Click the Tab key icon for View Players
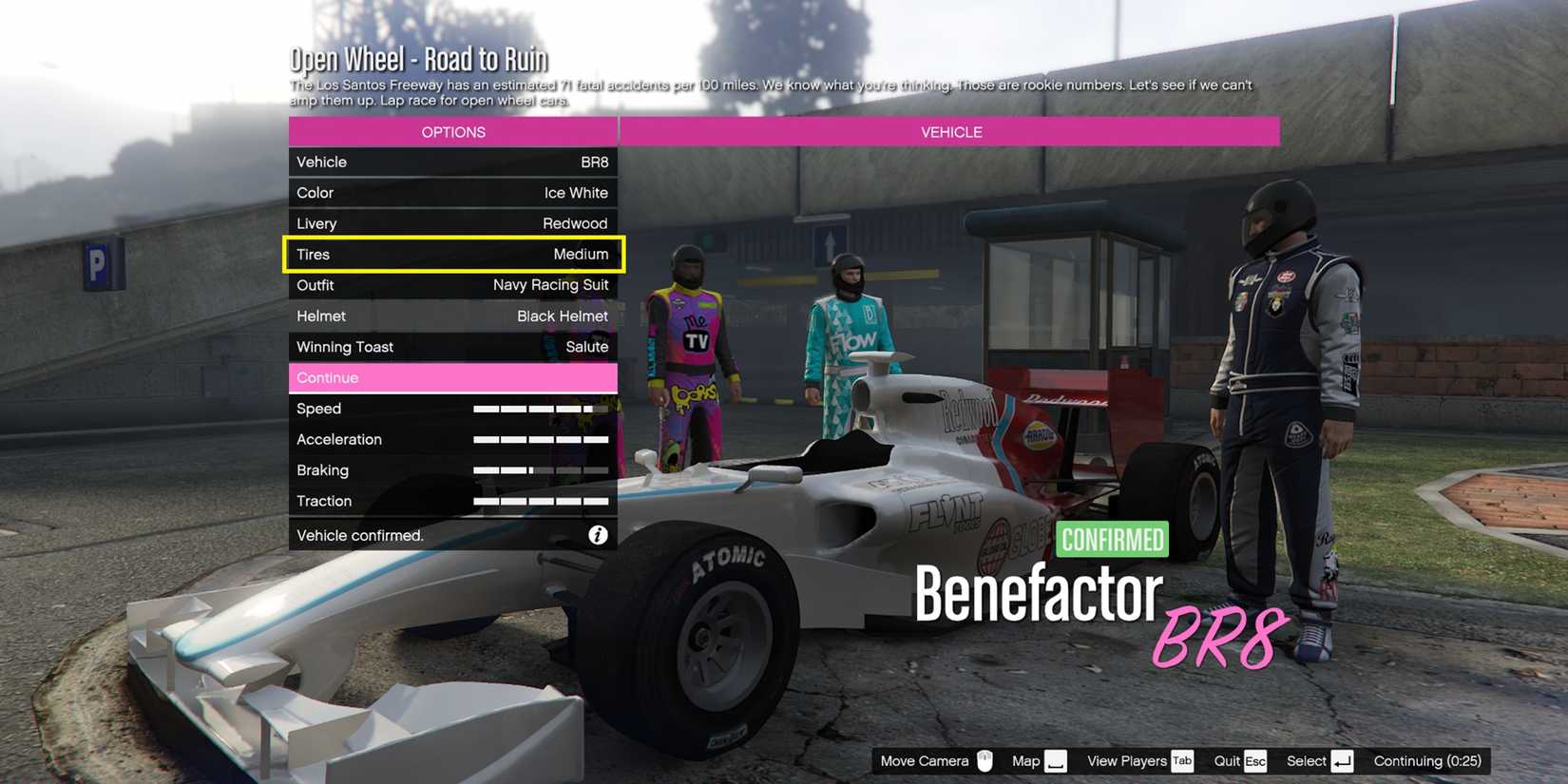 pyautogui.click(x=1181, y=760)
